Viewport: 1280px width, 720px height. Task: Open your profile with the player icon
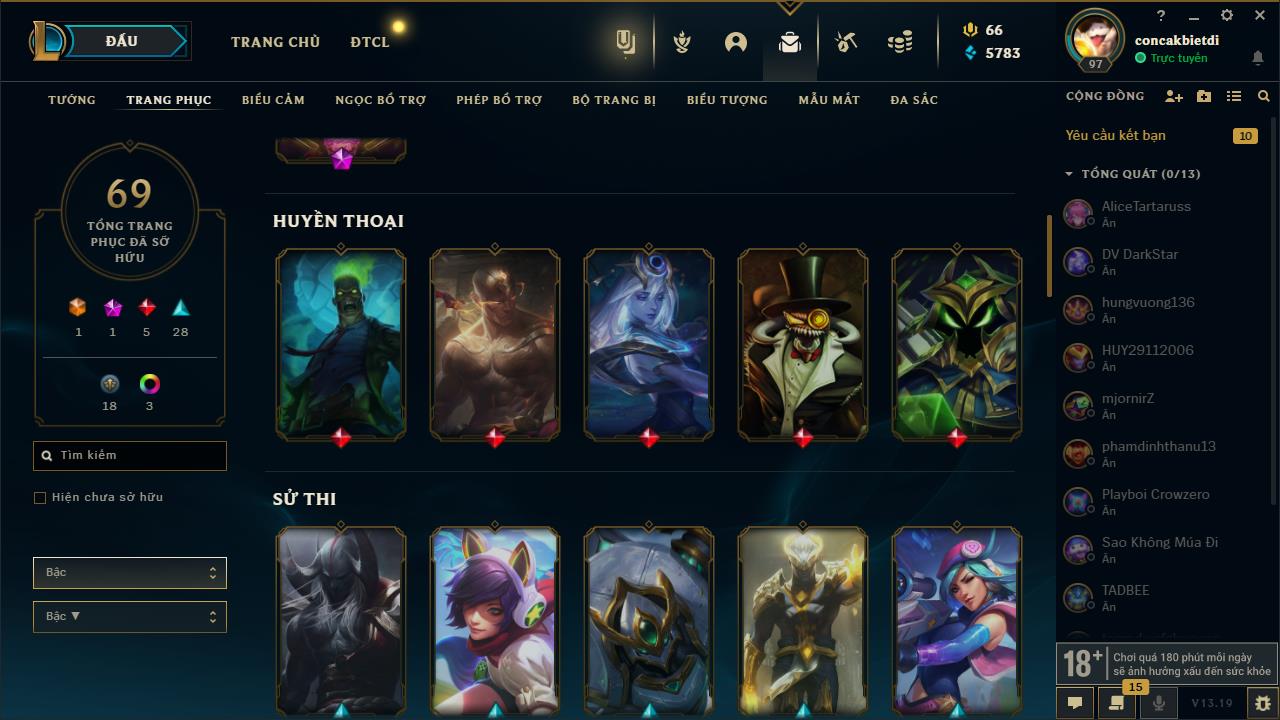coord(736,41)
